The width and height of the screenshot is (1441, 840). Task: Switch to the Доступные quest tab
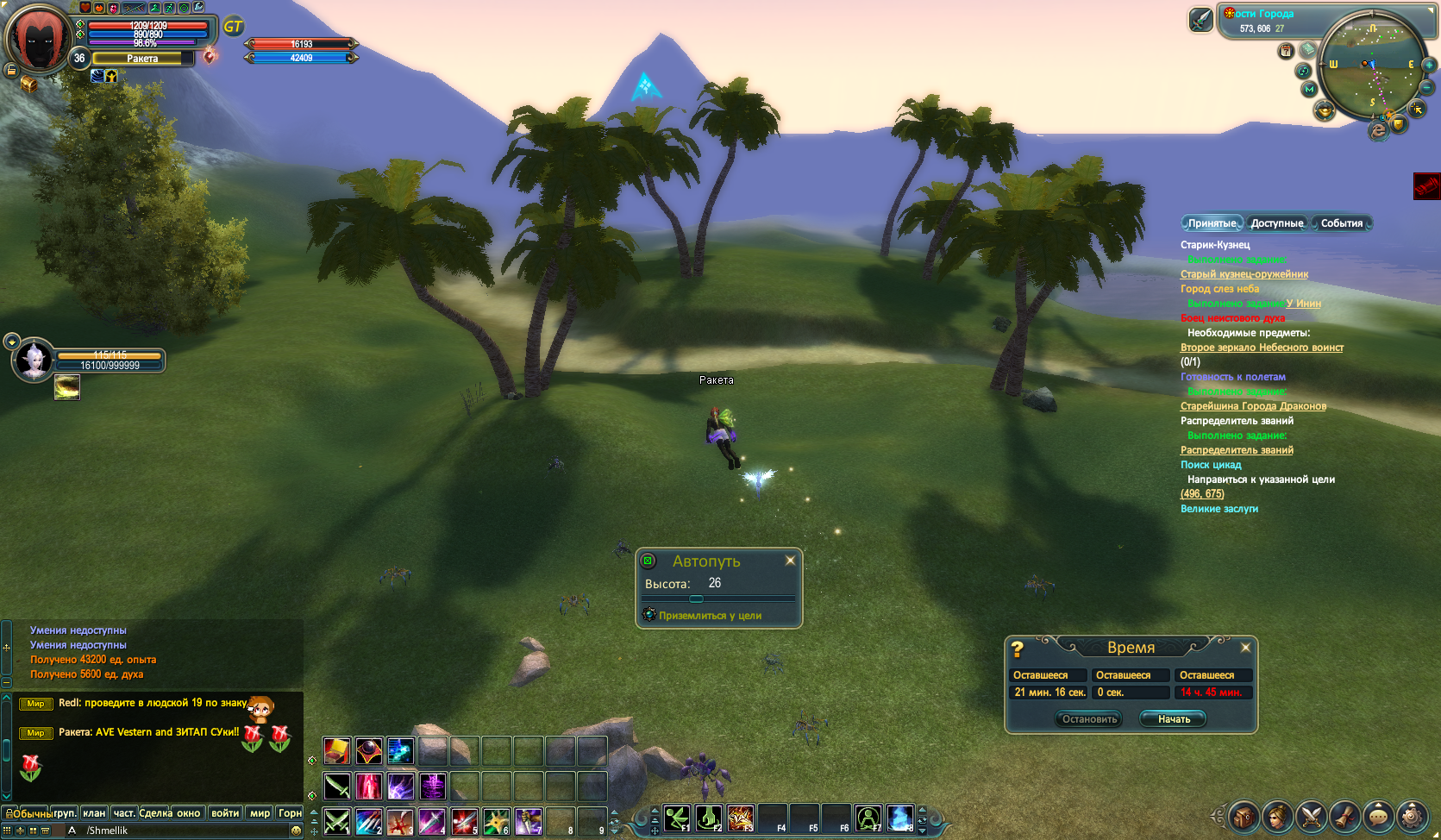[x=1276, y=223]
